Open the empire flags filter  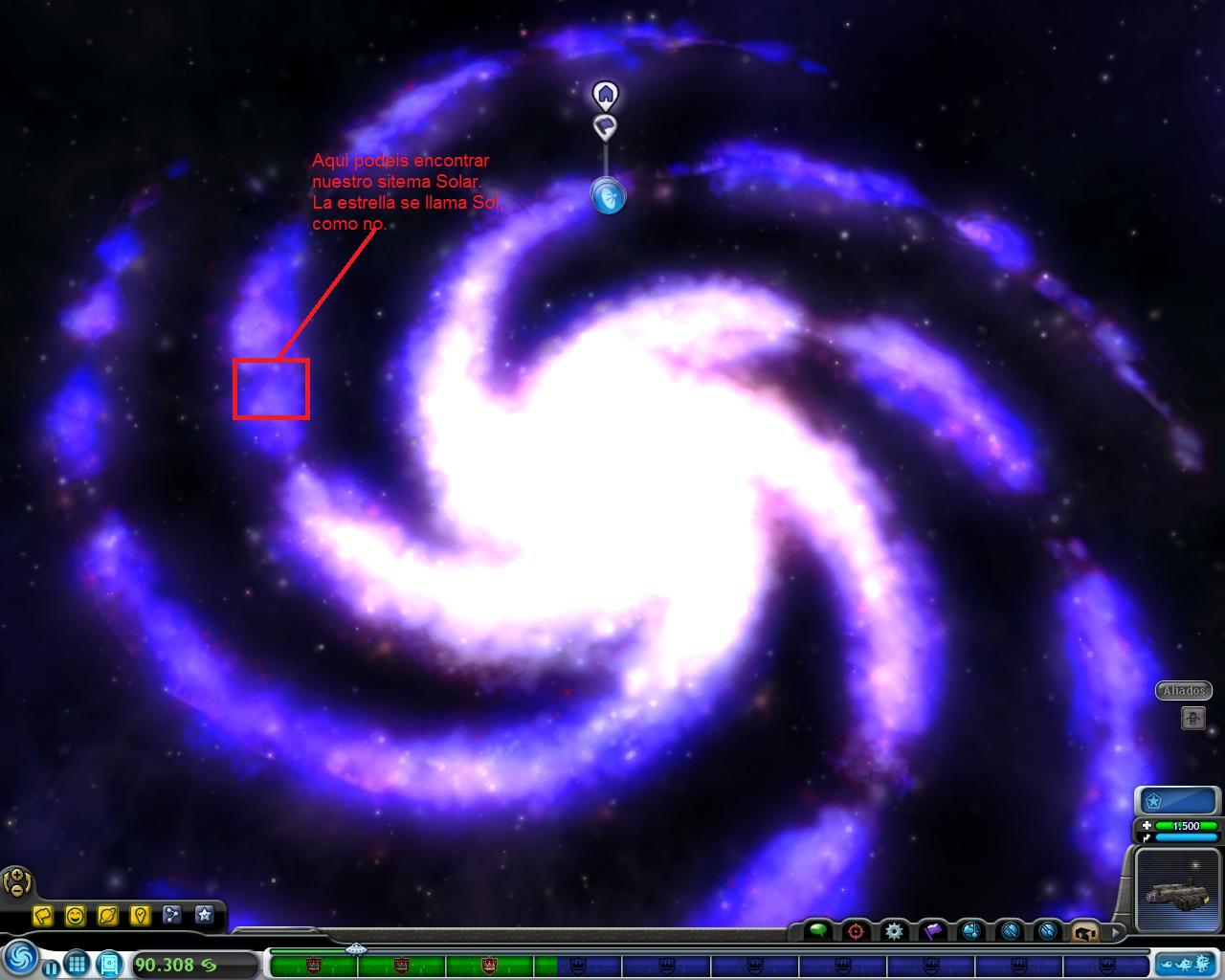(43, 916)
